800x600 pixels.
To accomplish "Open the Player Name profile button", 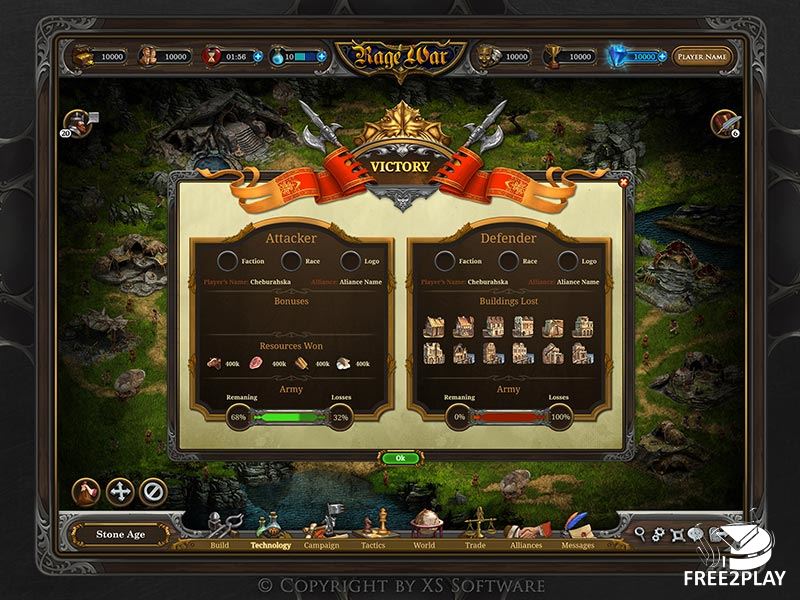I will (701, 57).
